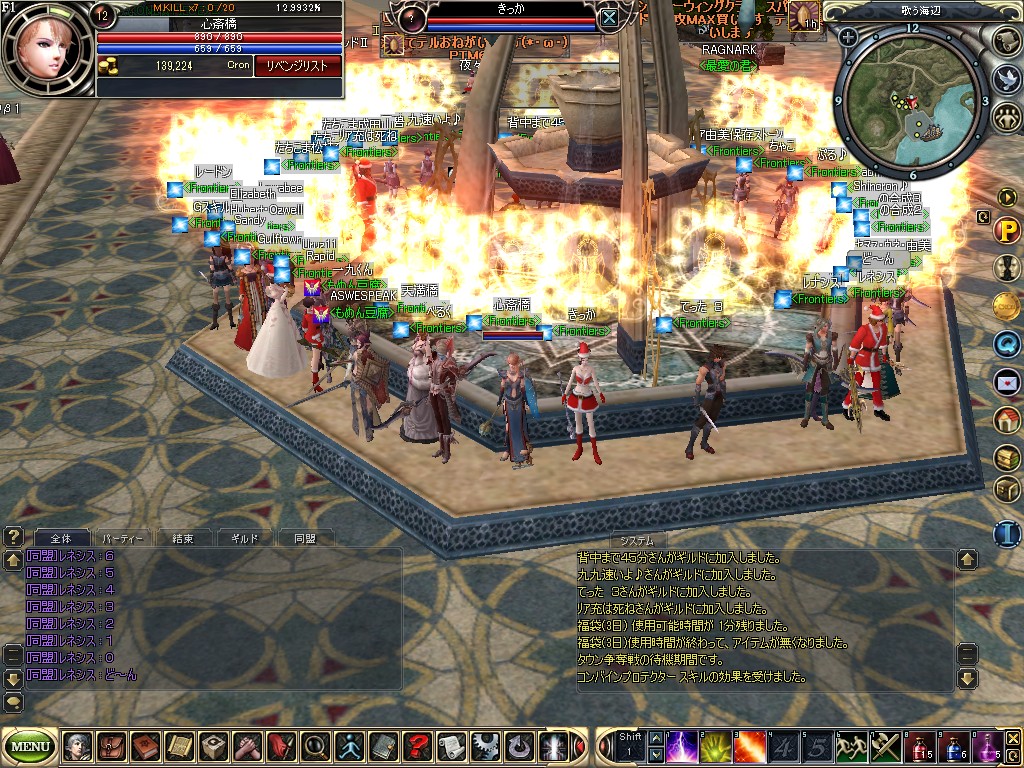
Task: Click the minimap plus zoom button
Action: pos(848,37)
